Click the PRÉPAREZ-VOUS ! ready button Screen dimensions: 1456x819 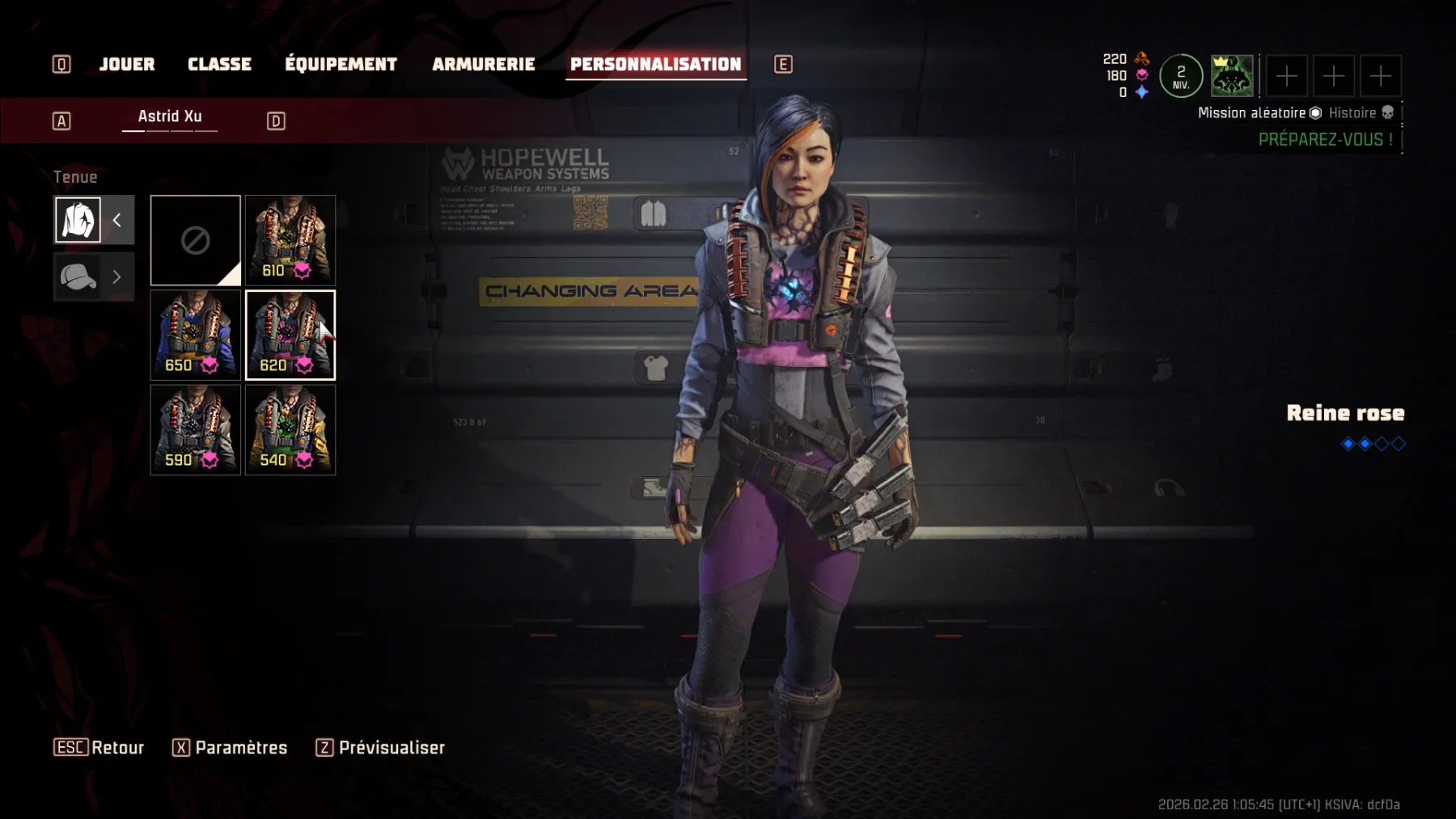point(1325,140)
